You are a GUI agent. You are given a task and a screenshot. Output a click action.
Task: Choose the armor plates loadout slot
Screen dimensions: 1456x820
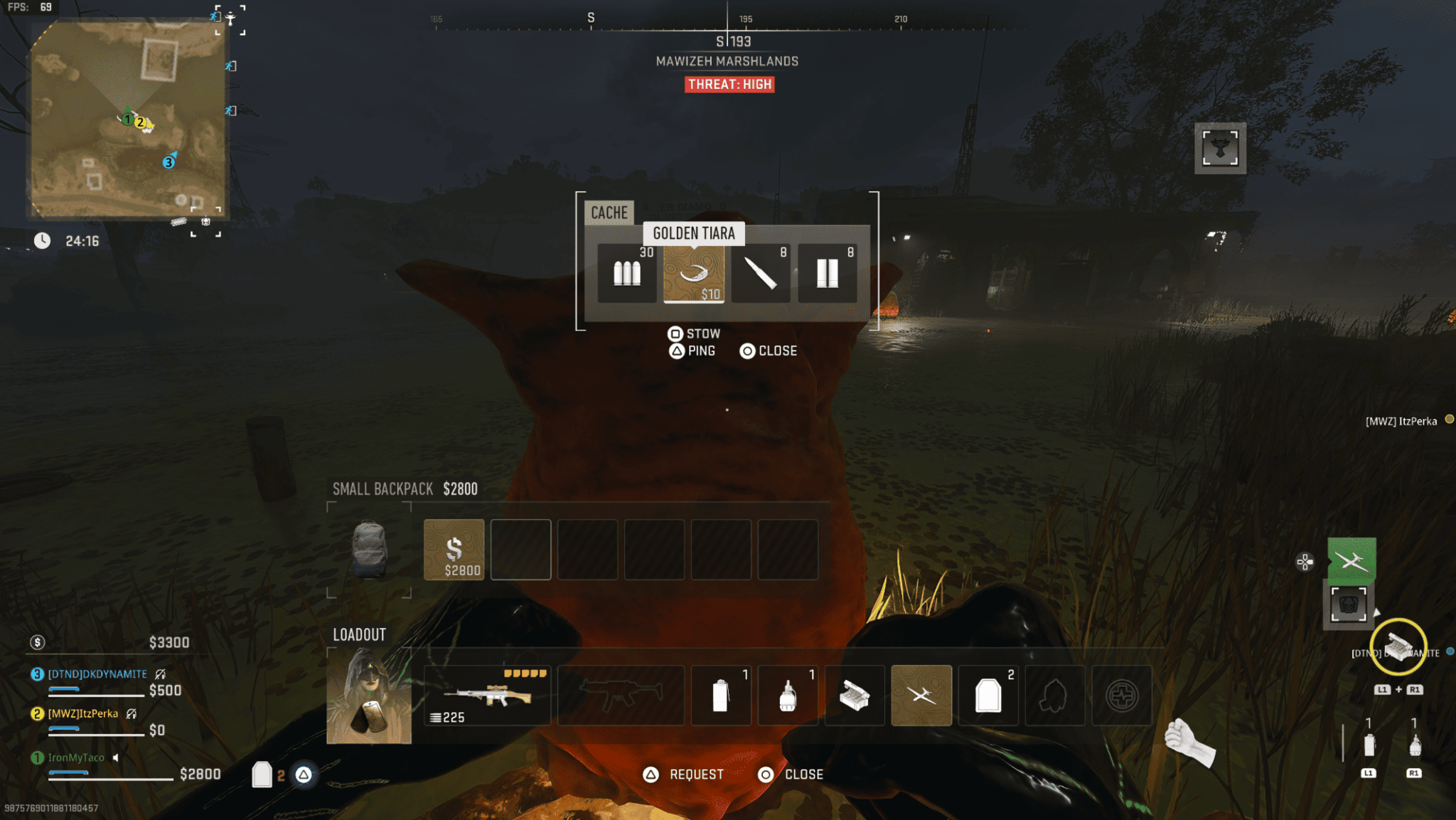click(x=987, y=695)
